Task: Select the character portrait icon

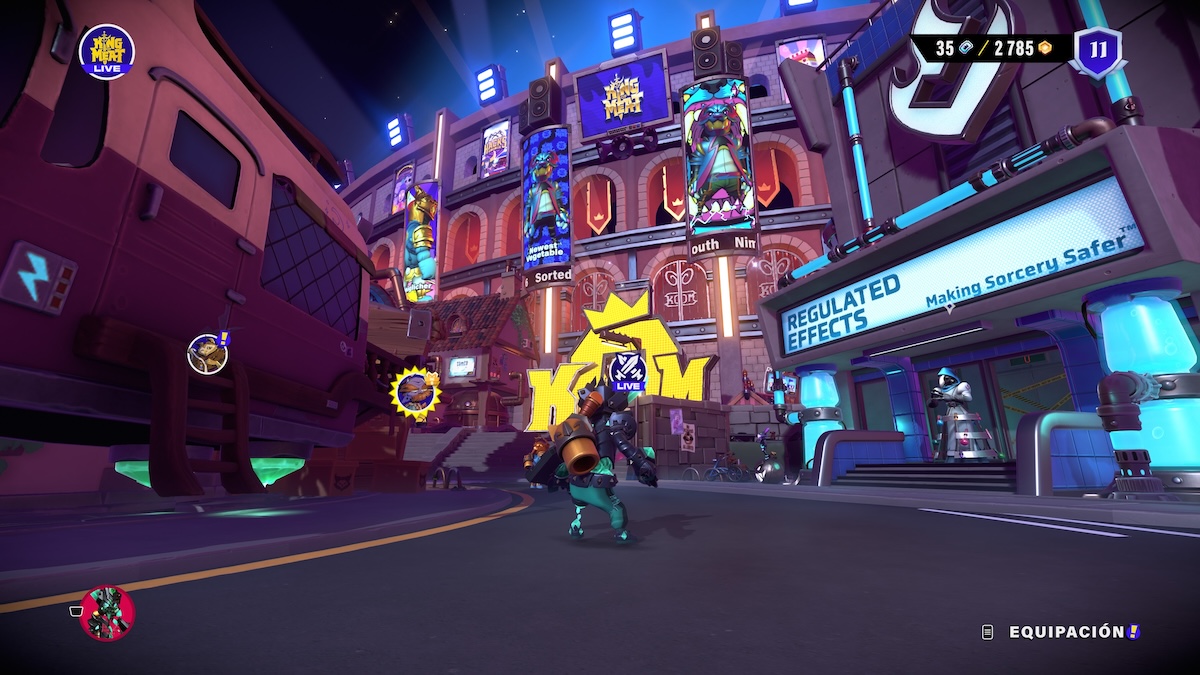Action: 106,613
